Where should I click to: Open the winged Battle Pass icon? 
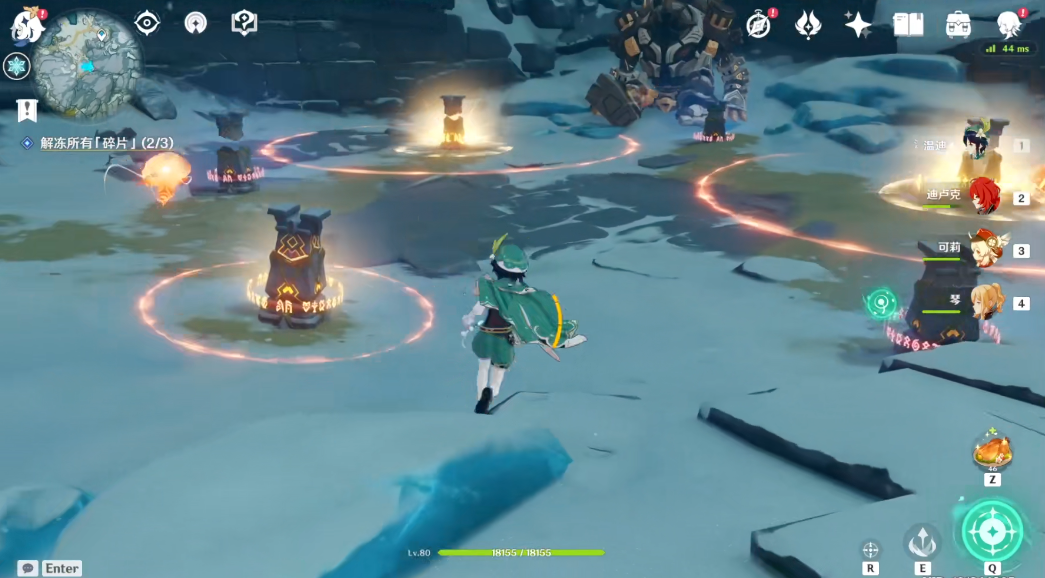pos(808,25)
